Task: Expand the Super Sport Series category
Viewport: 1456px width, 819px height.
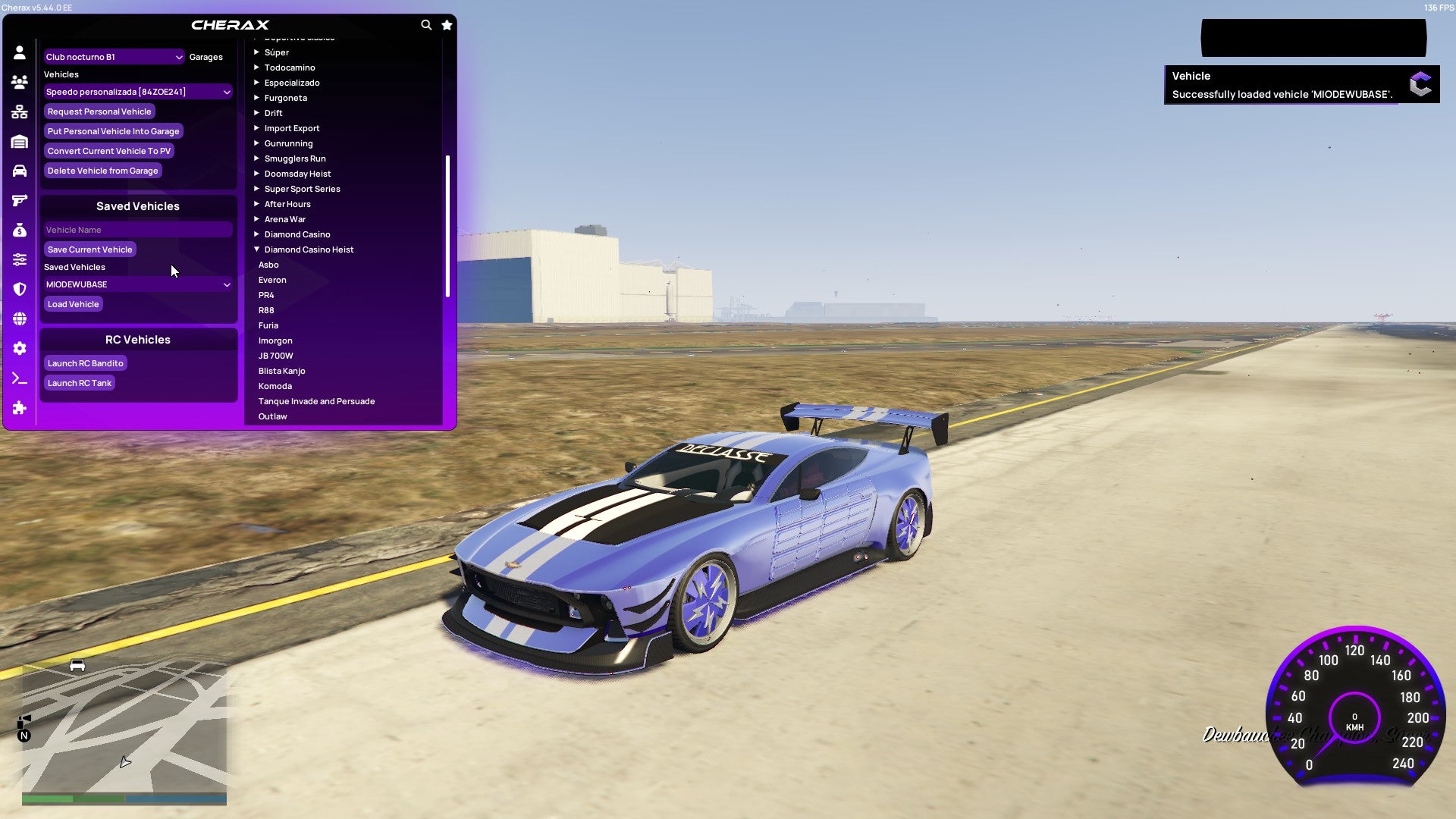Action: point(301,188)
